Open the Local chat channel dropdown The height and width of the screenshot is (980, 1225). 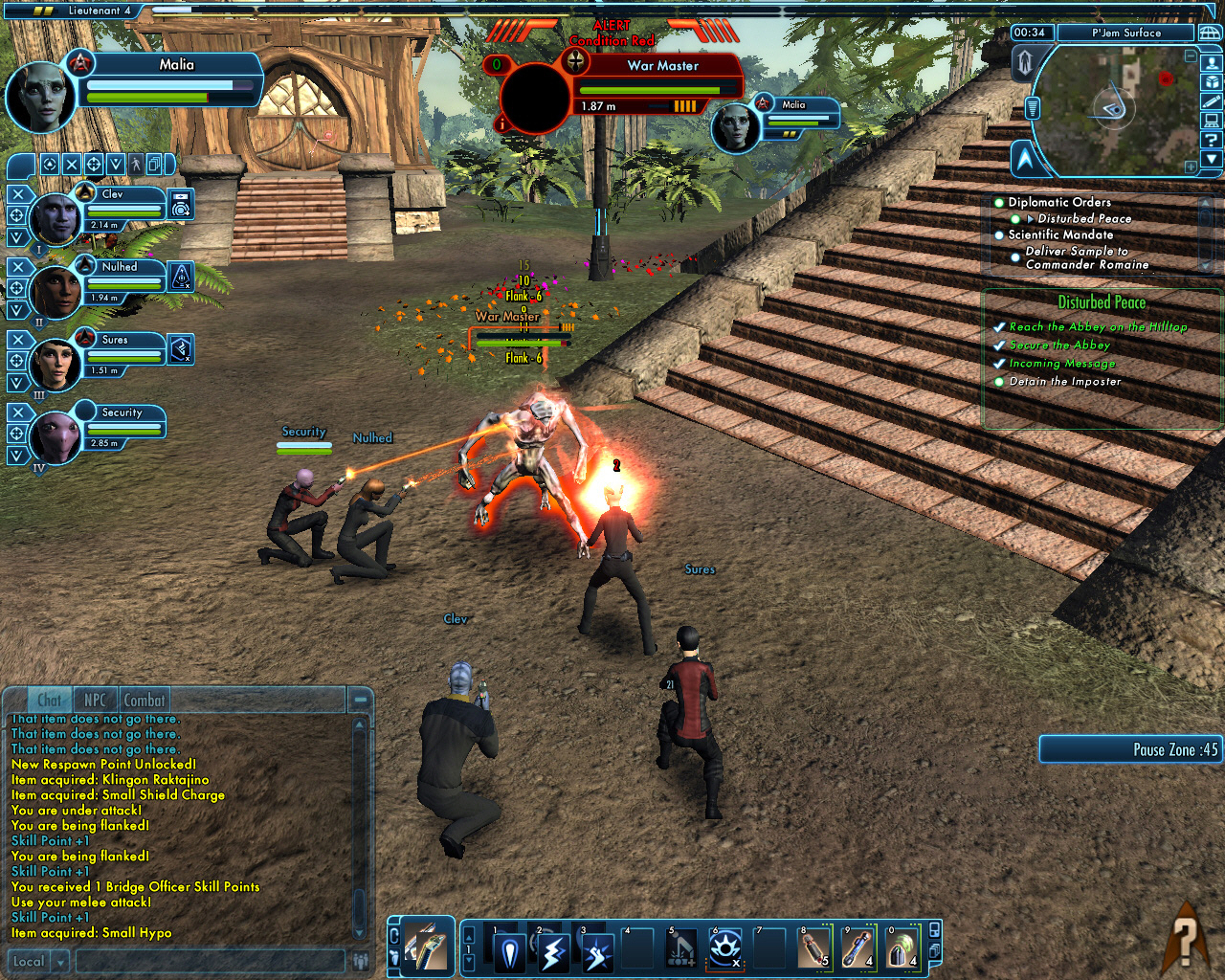60,961
